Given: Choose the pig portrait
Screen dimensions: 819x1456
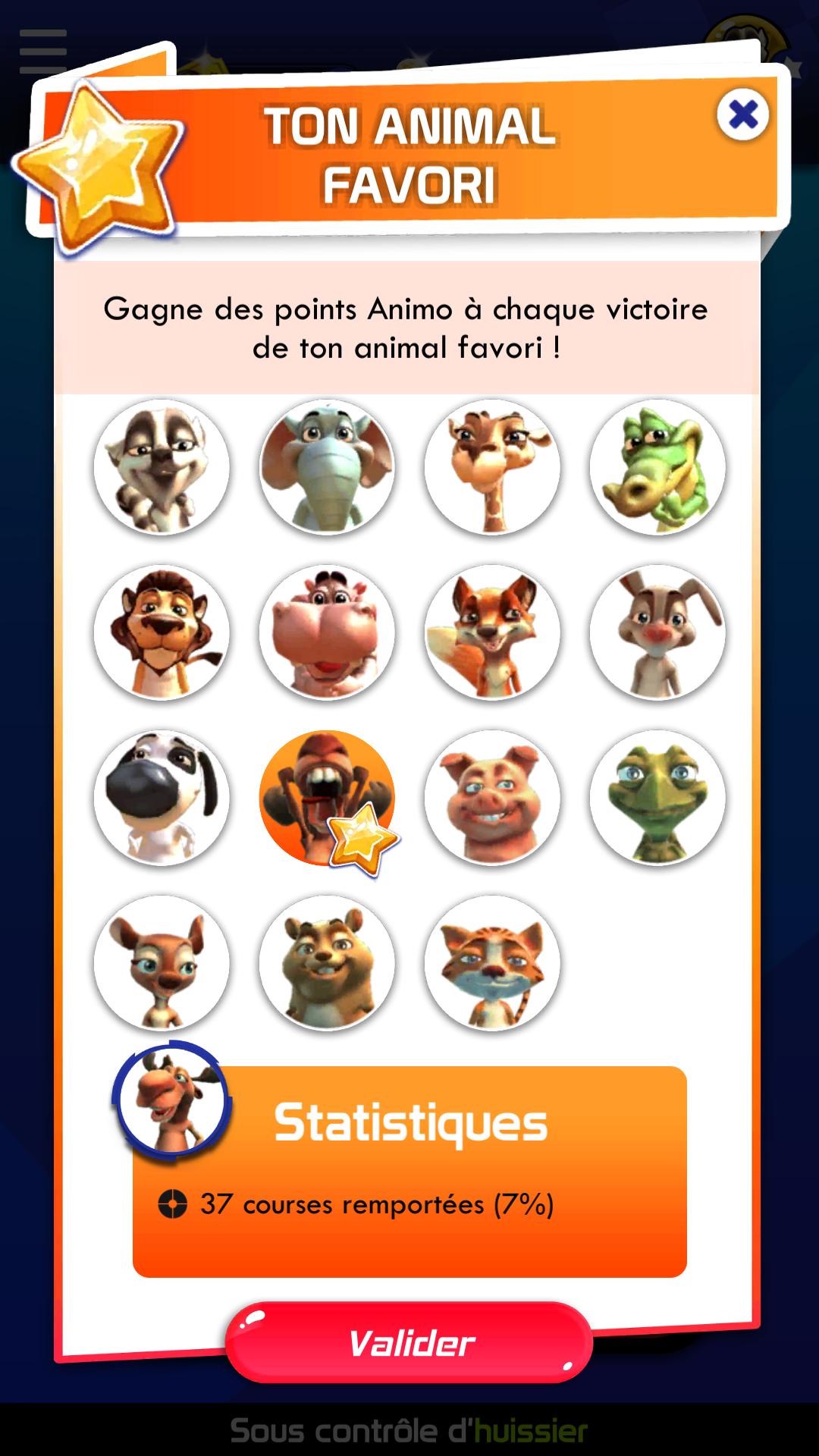Looking at the screenshot, I should click(x=492, y=798).
